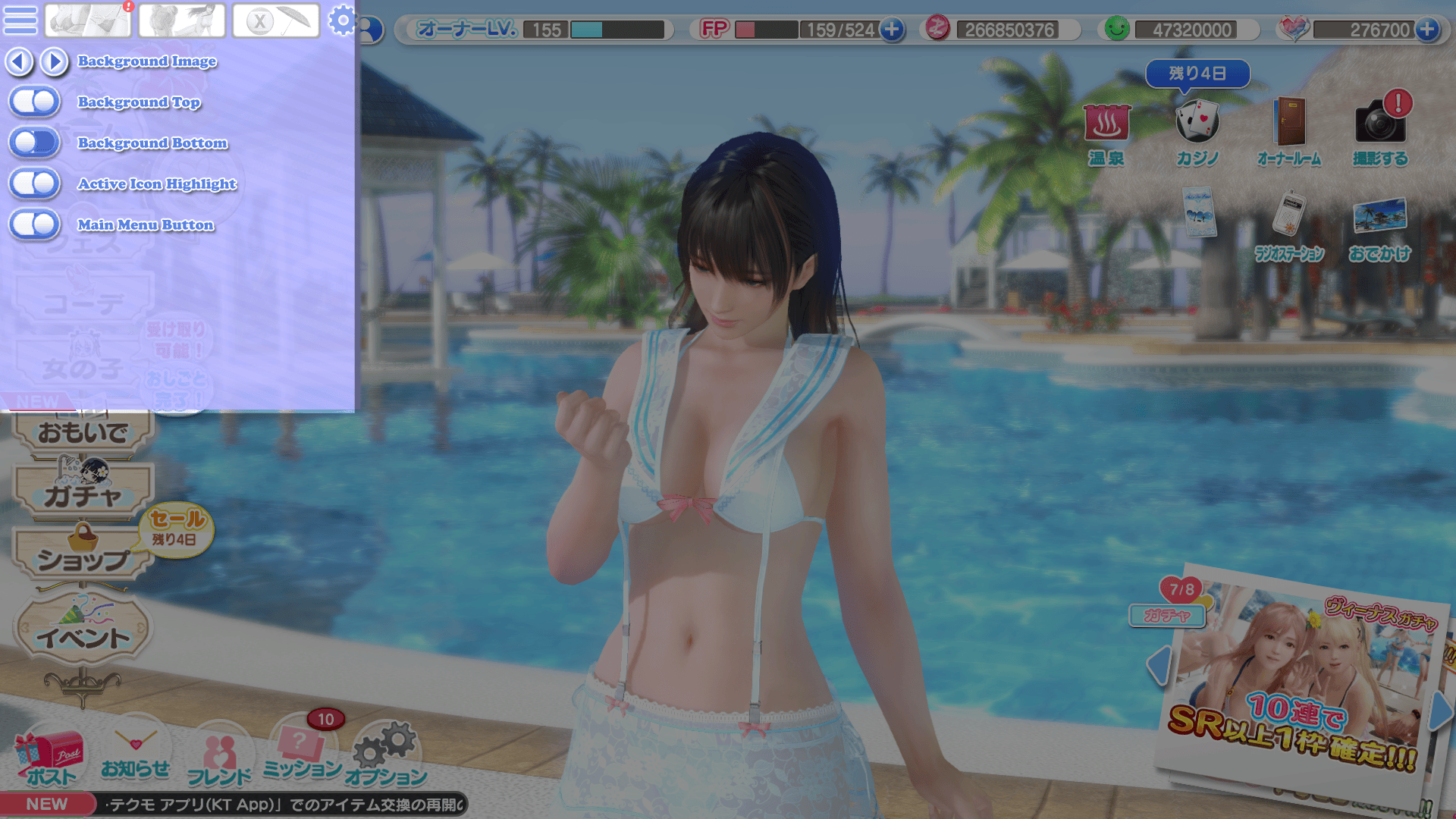The height and width of the screenshot is (819, 1456).
Task: Click the right arrow next to Background Image
Action: point(53,61)
